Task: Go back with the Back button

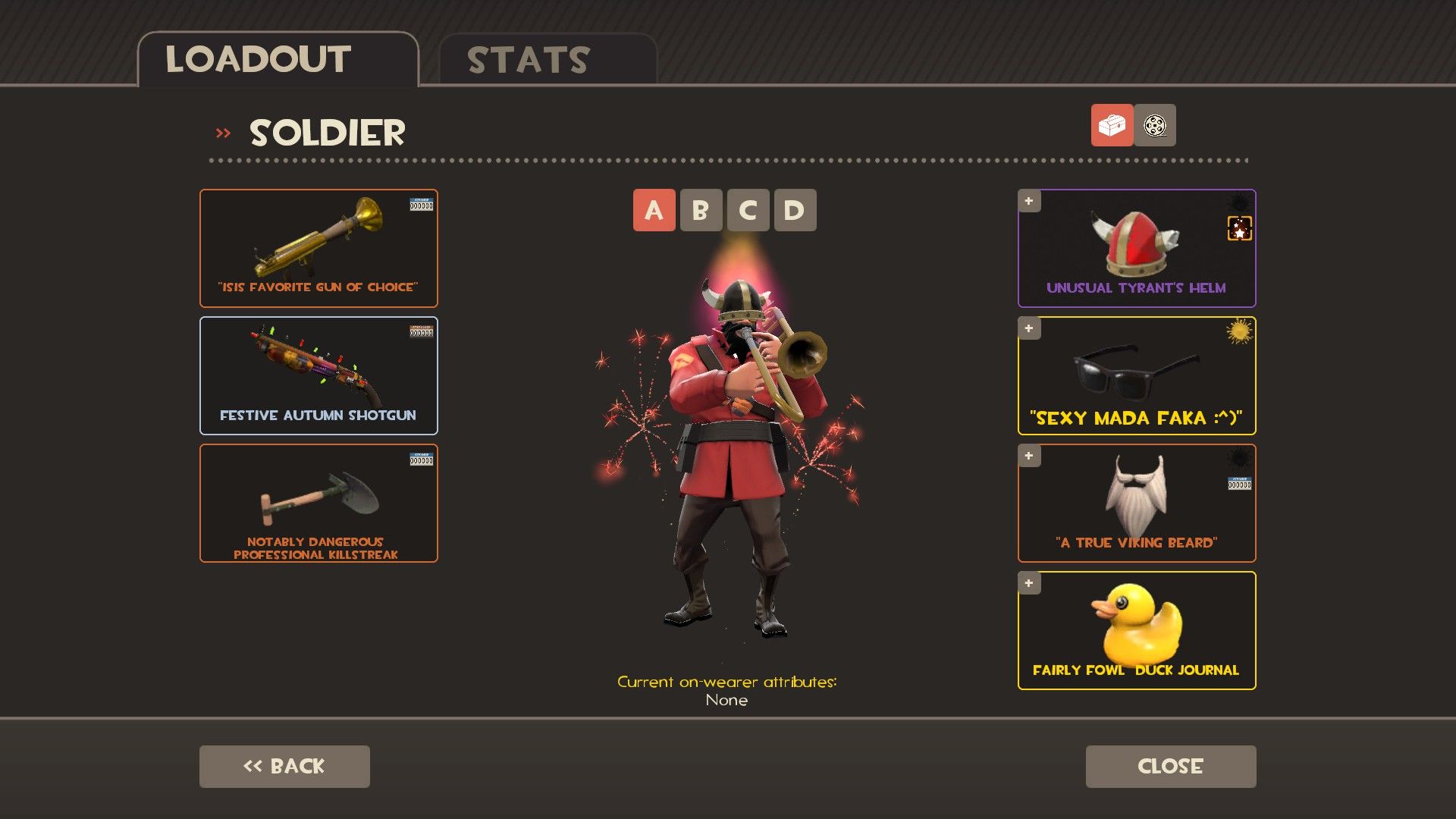Action: [x=284, y=766]
